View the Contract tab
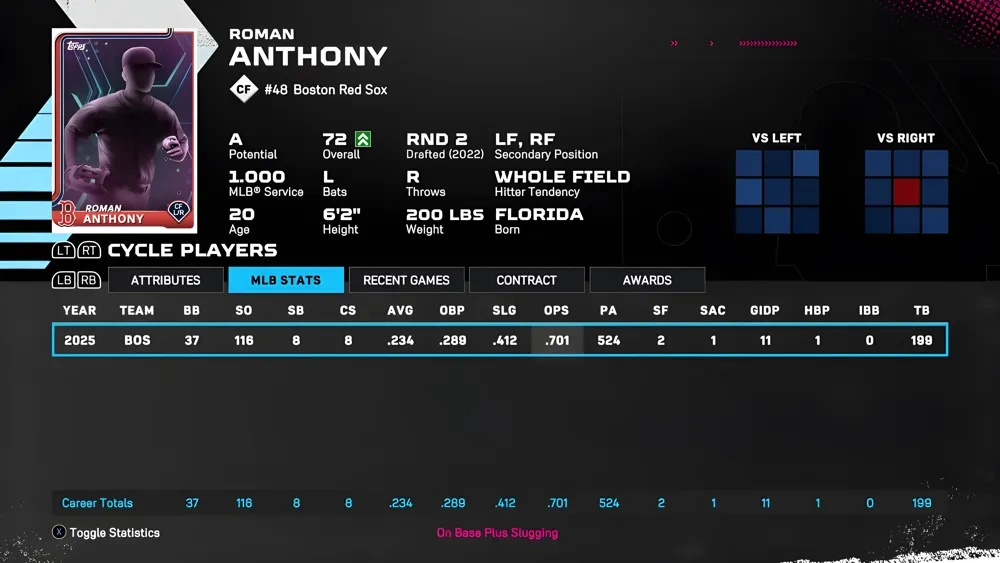Image resolution: width=1000 pixels, height=563 pixels. pos(526,280)
